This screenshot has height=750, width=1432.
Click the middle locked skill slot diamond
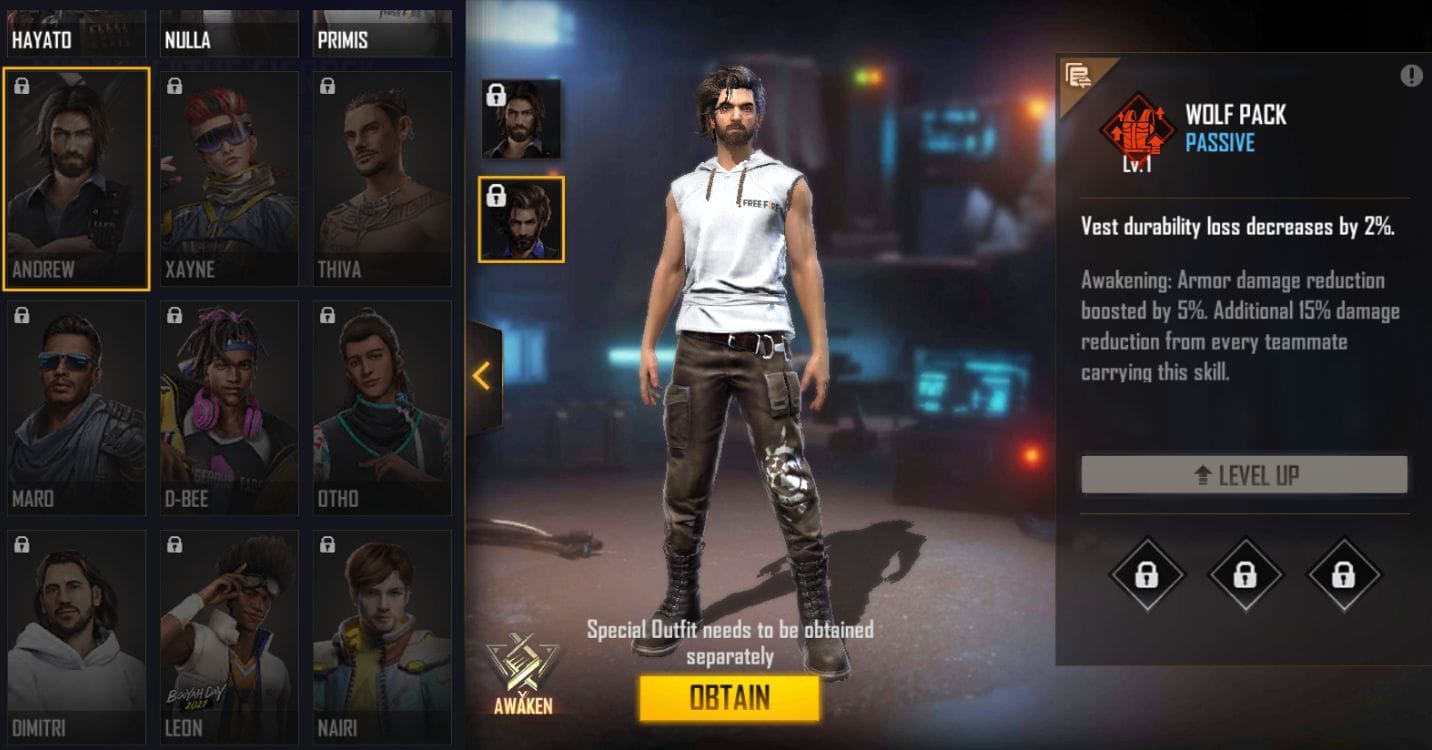click(1244, 574)
